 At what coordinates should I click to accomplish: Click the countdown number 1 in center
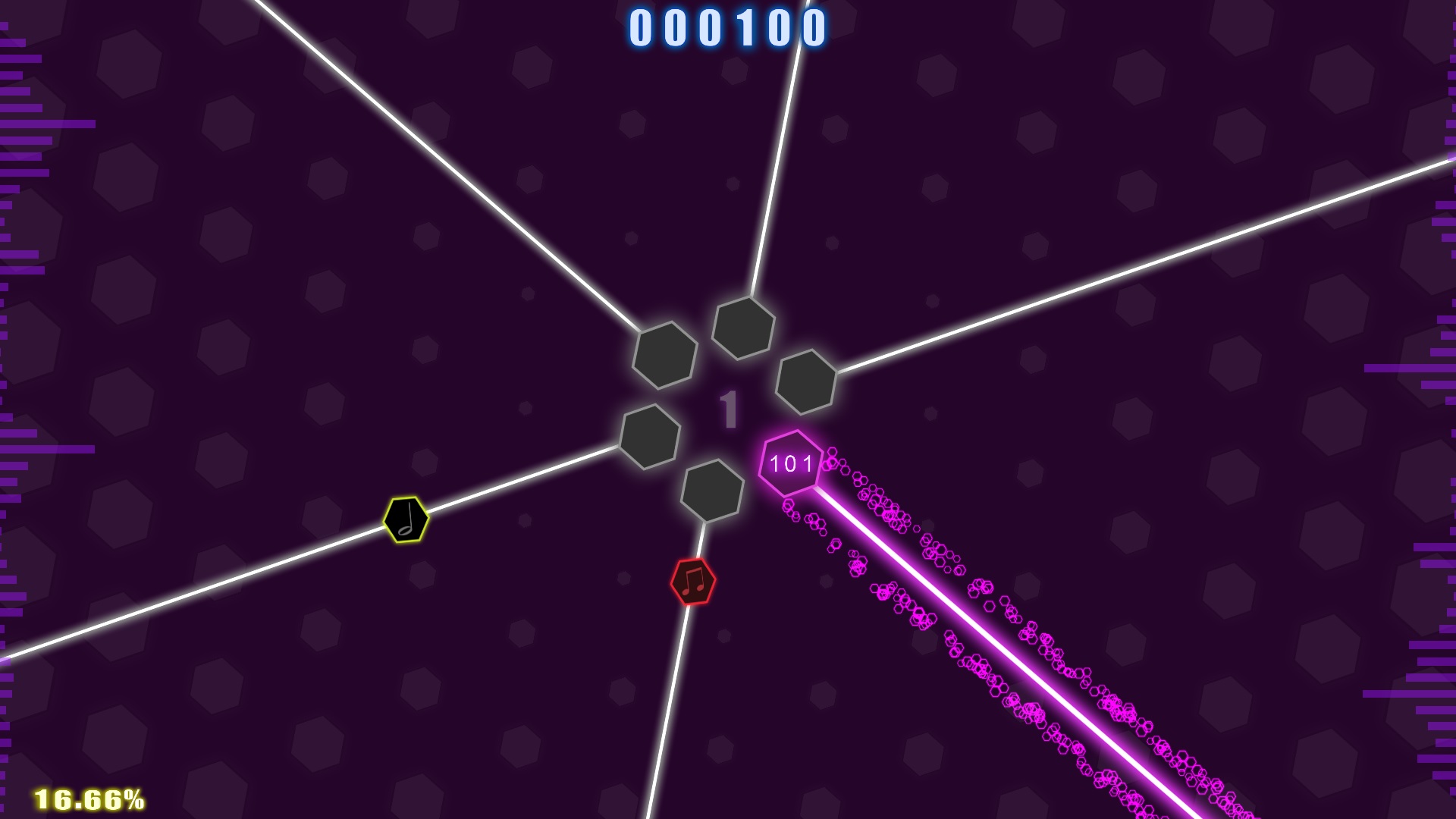(x=729, y=408)
